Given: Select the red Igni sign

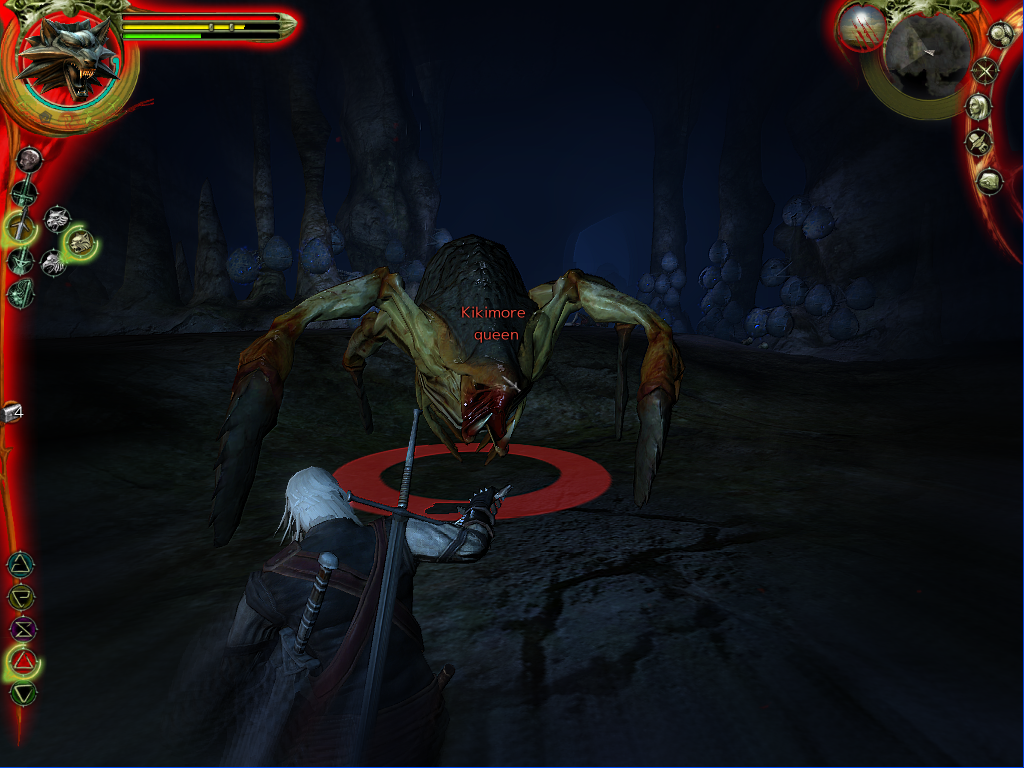Looking at the screenshot, I should tap(22, 661).
